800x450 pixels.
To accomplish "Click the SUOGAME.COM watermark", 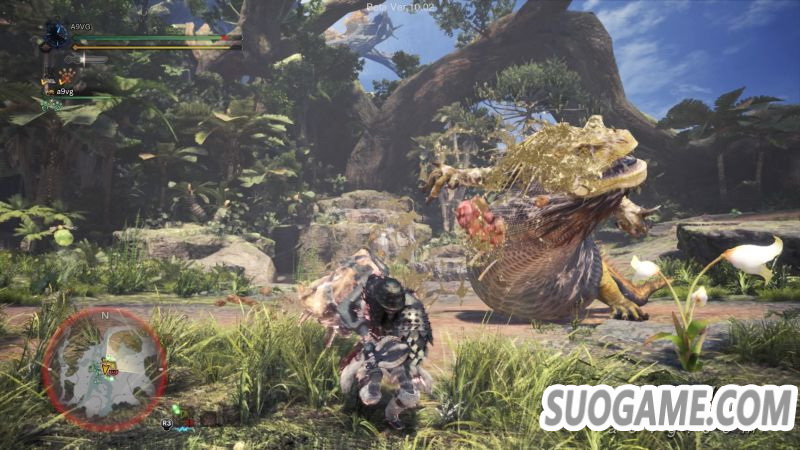I will pos(668,408).
